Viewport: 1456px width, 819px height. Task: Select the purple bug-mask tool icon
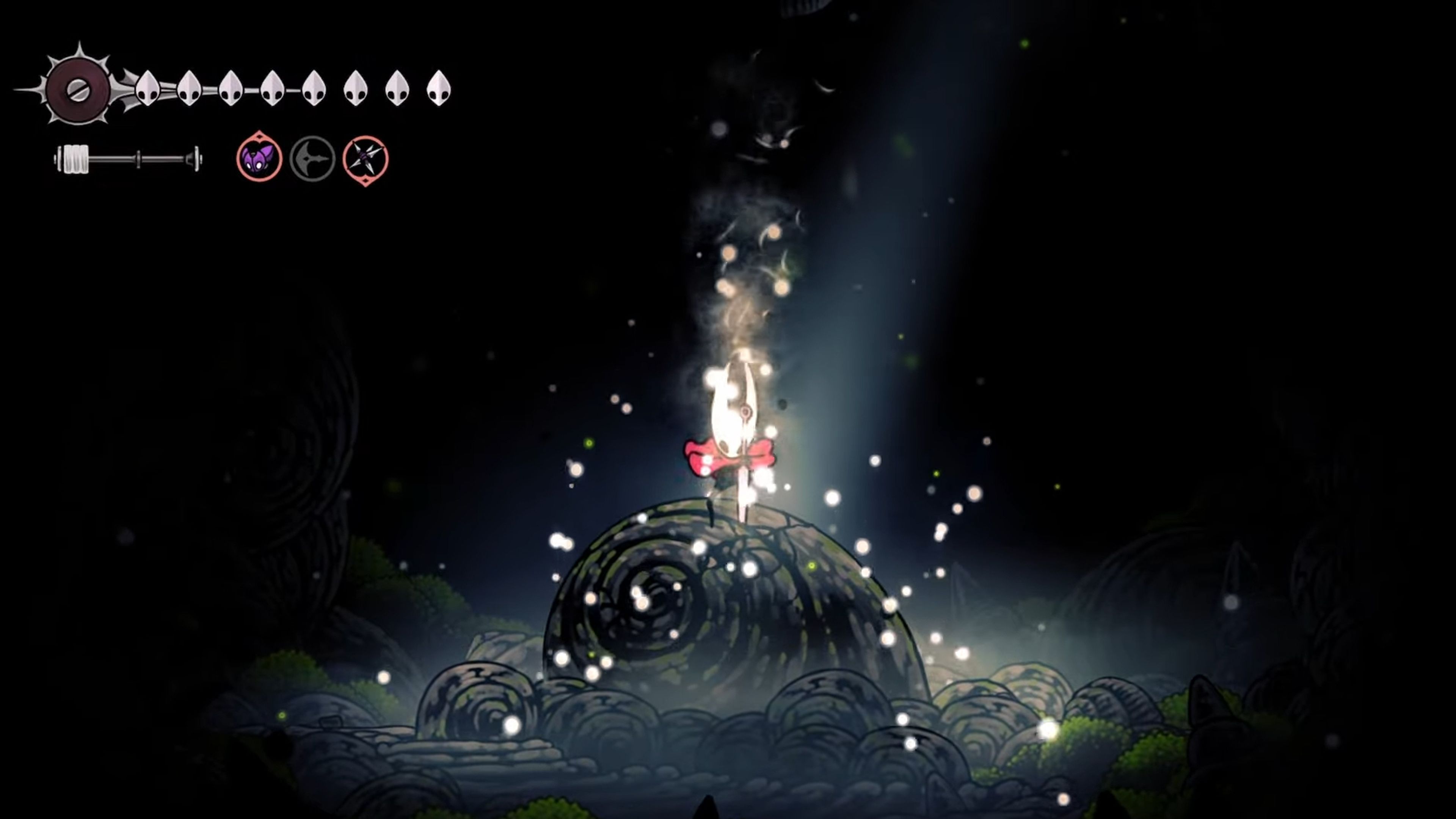pos(259,158)
